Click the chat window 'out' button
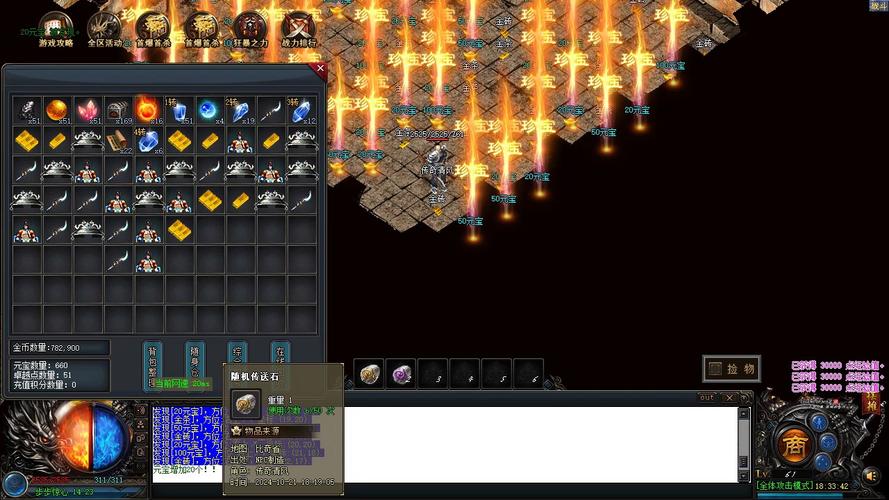The width and height of the screenshot is (889, 500). pyautogui.click(x=706, y=398)
